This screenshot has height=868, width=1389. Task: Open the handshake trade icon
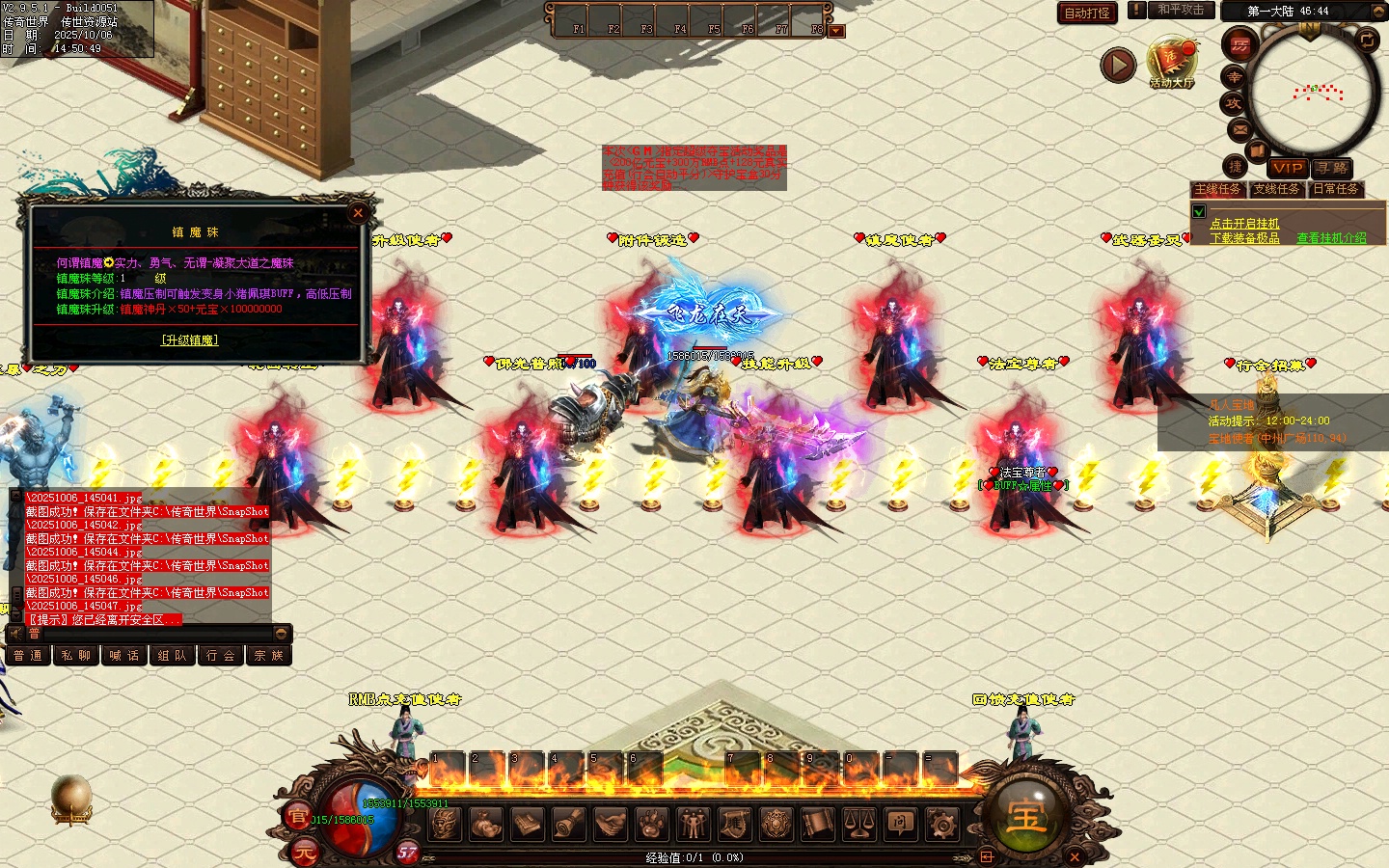click(610, 824)
